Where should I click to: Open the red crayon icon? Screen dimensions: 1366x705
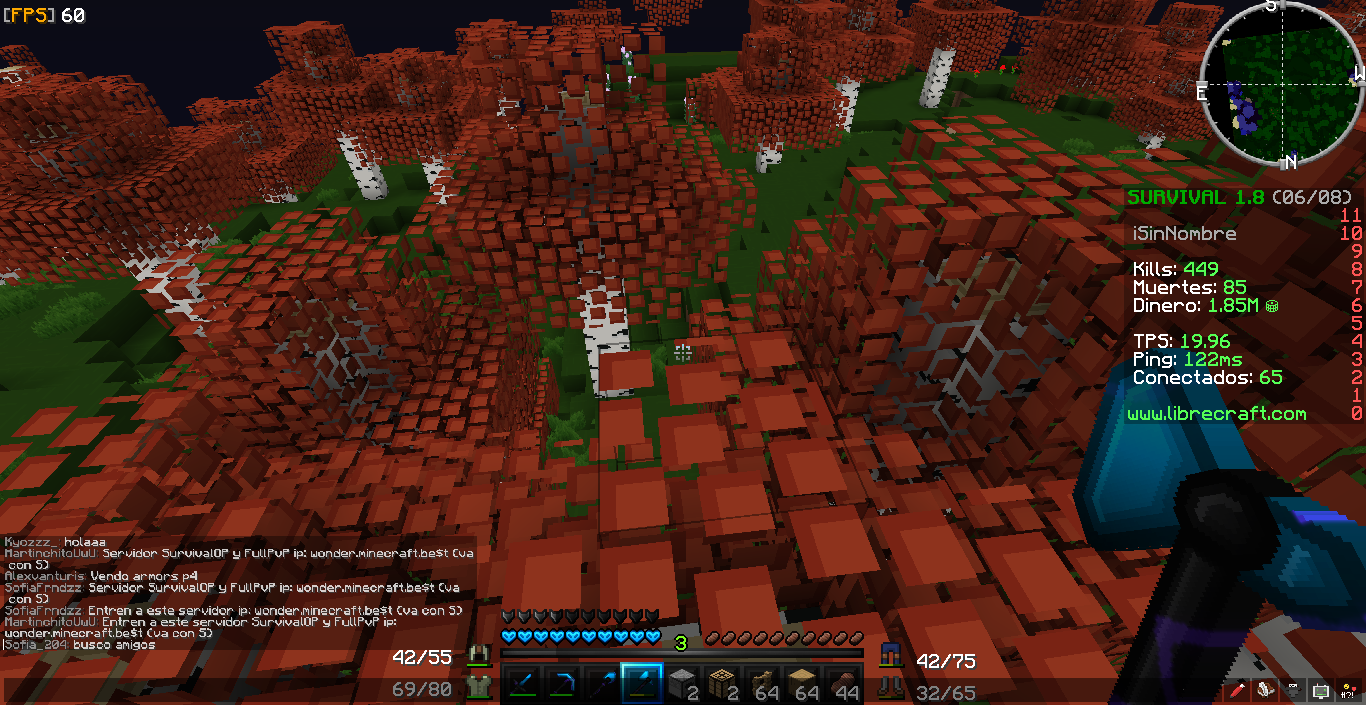tap(1239, 690)
